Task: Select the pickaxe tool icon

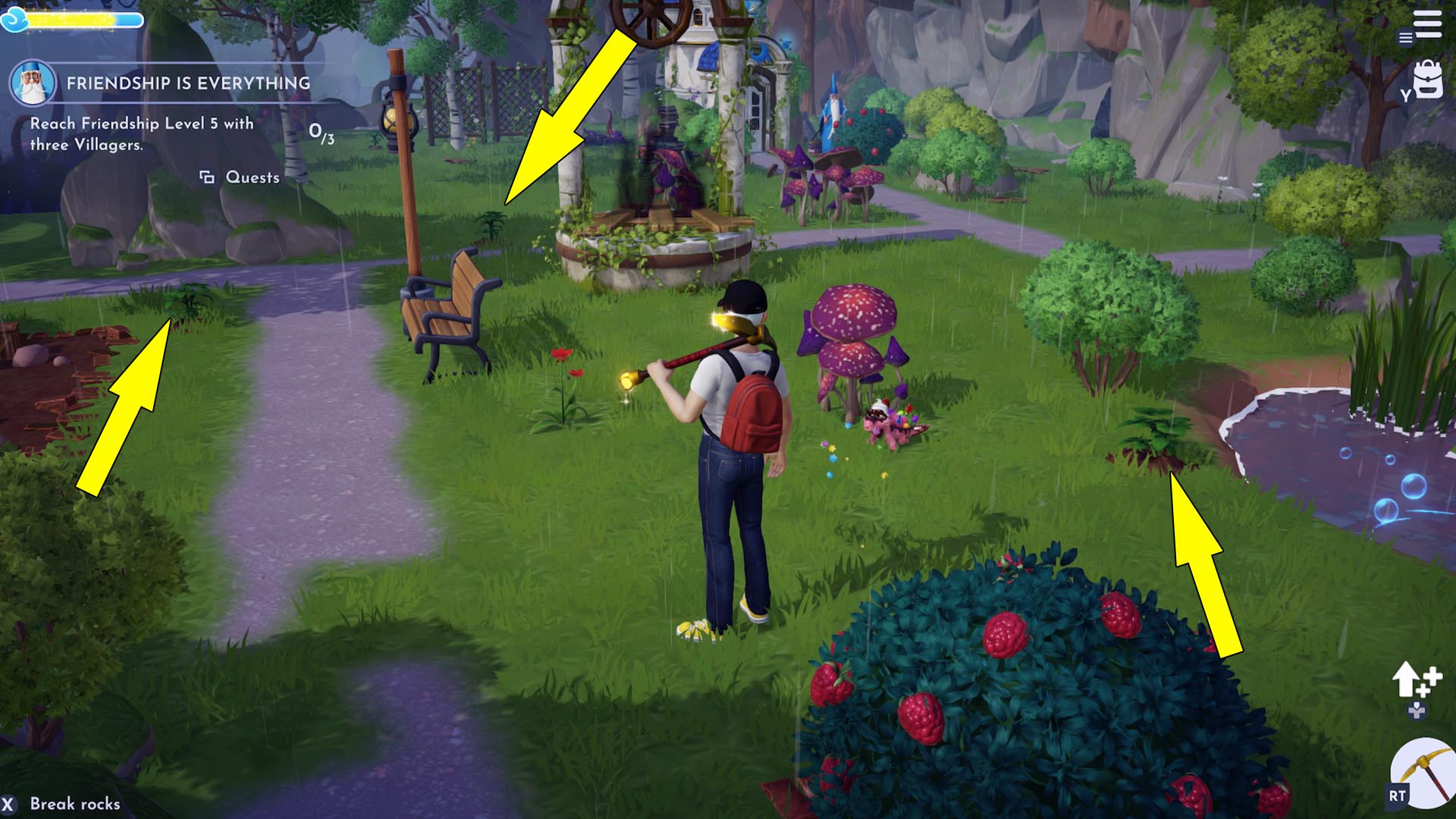Action: (1423, 773)
